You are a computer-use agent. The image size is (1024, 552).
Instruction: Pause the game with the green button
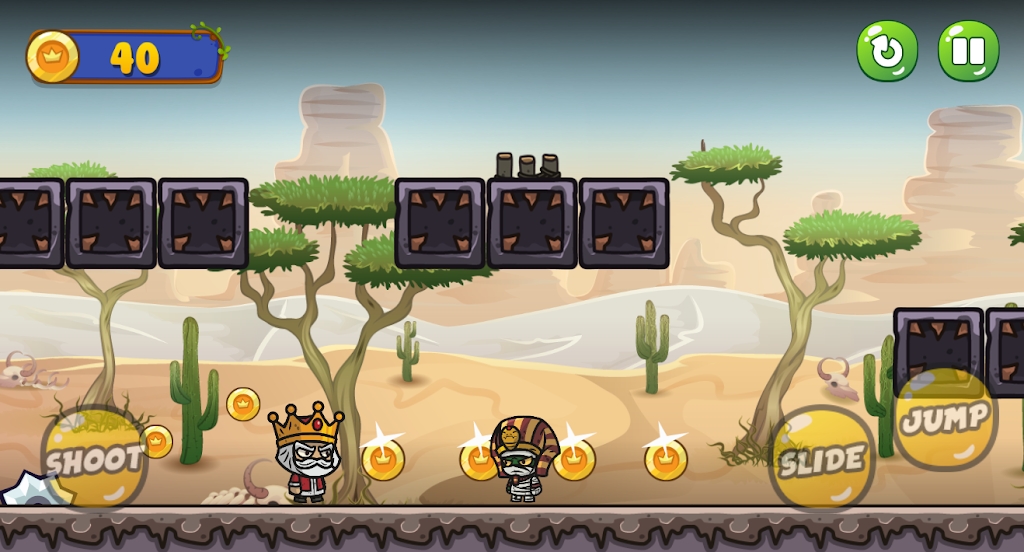[968, 51]
